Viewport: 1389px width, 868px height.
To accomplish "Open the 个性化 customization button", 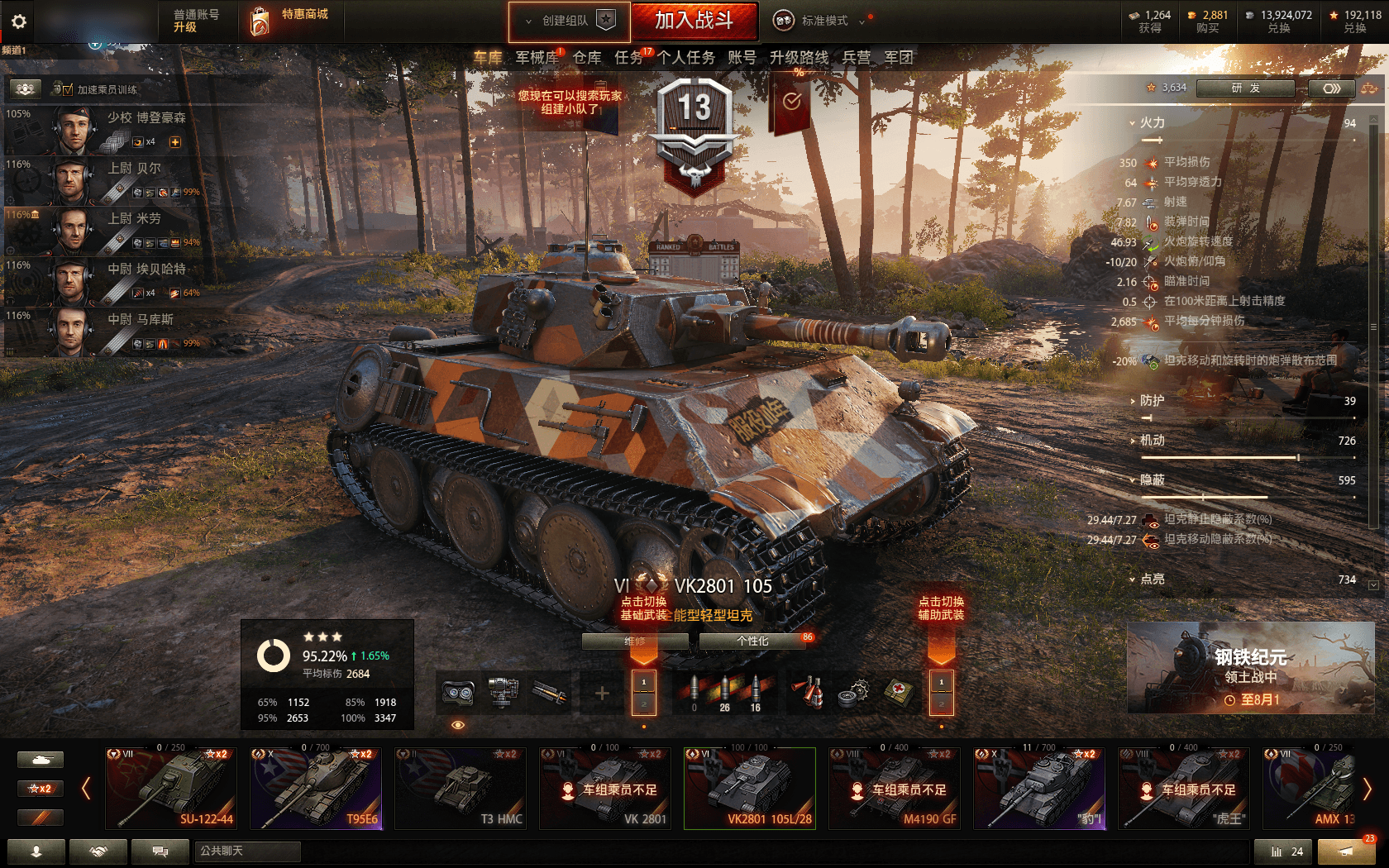I will pyautogui.click(x=752, y=641).
